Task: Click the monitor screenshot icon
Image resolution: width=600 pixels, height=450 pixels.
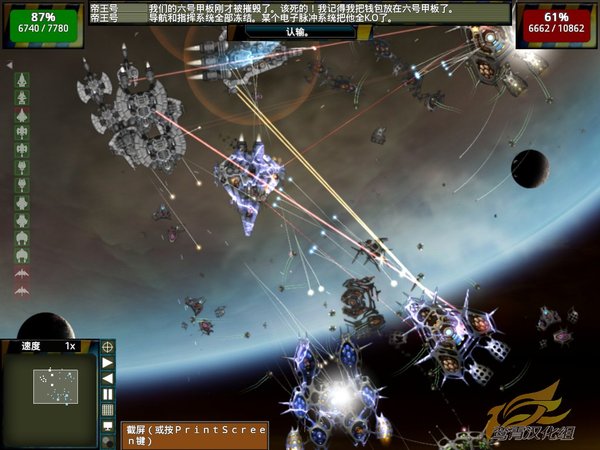Action: tap(108, 425)
